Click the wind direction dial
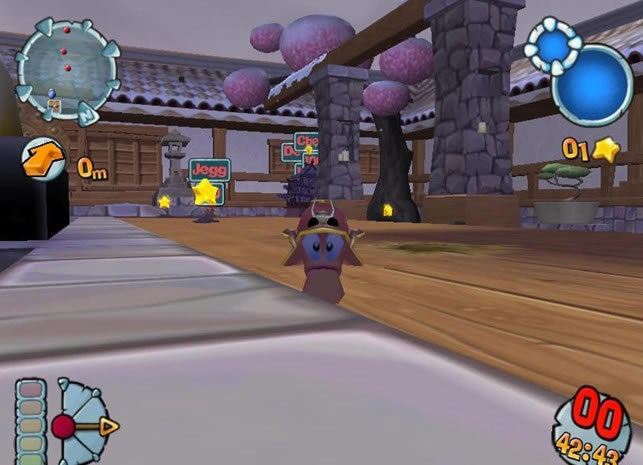643x465 pixels. (82, 424)
